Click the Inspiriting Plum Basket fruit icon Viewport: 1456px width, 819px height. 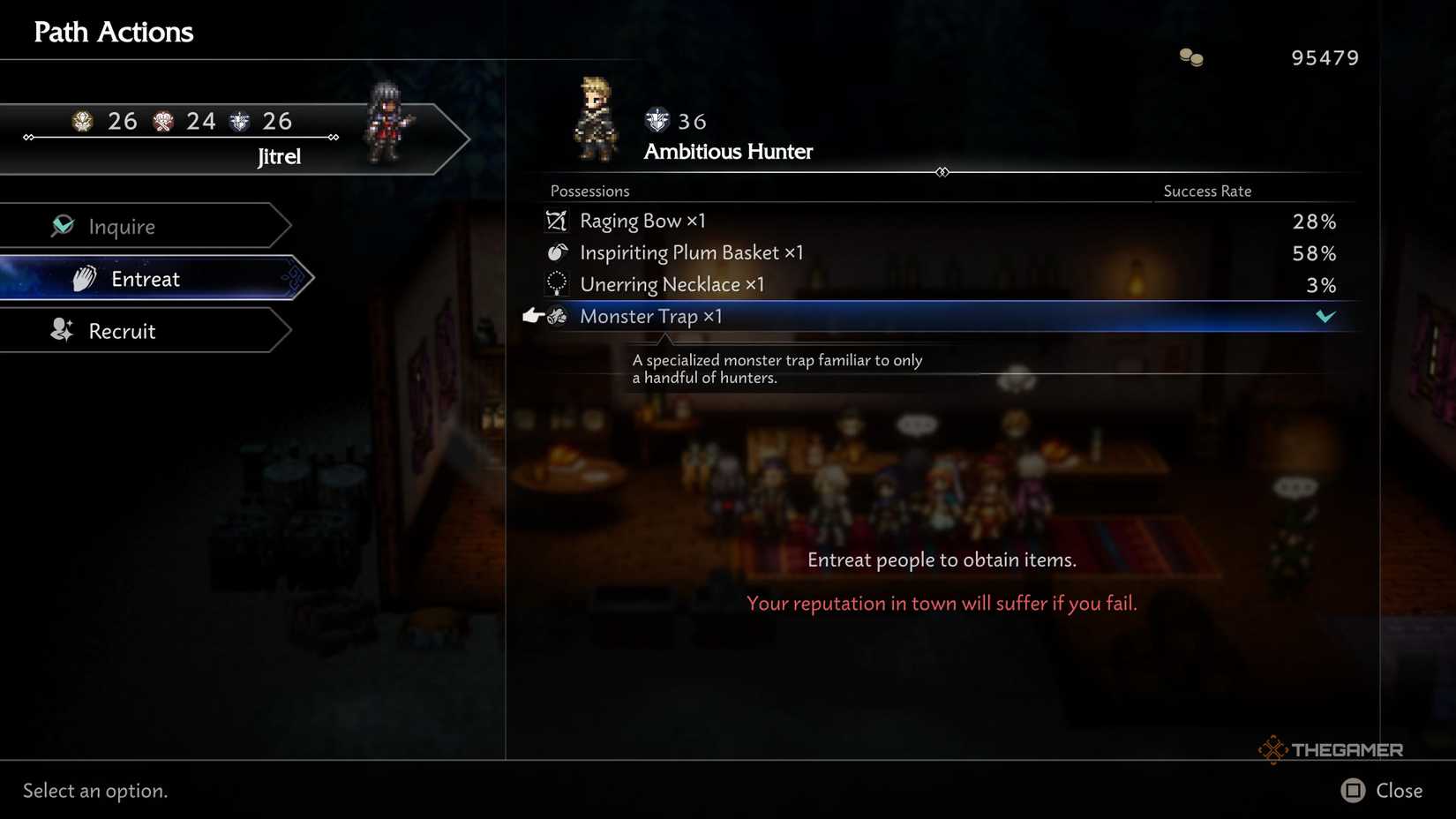pos(556,252)
